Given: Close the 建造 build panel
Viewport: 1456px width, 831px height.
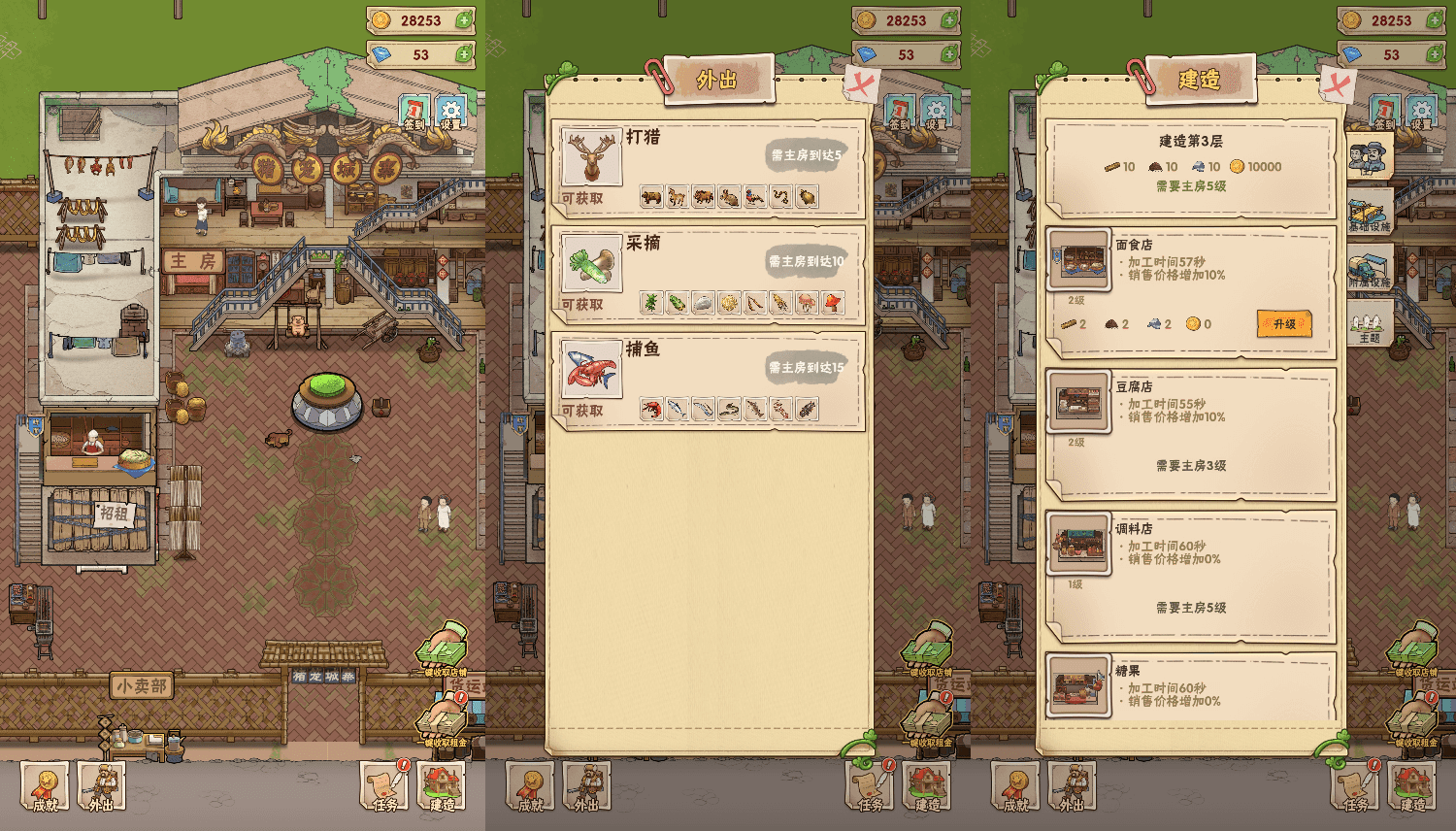Looking at the screenshot, I should (1338, 84).
